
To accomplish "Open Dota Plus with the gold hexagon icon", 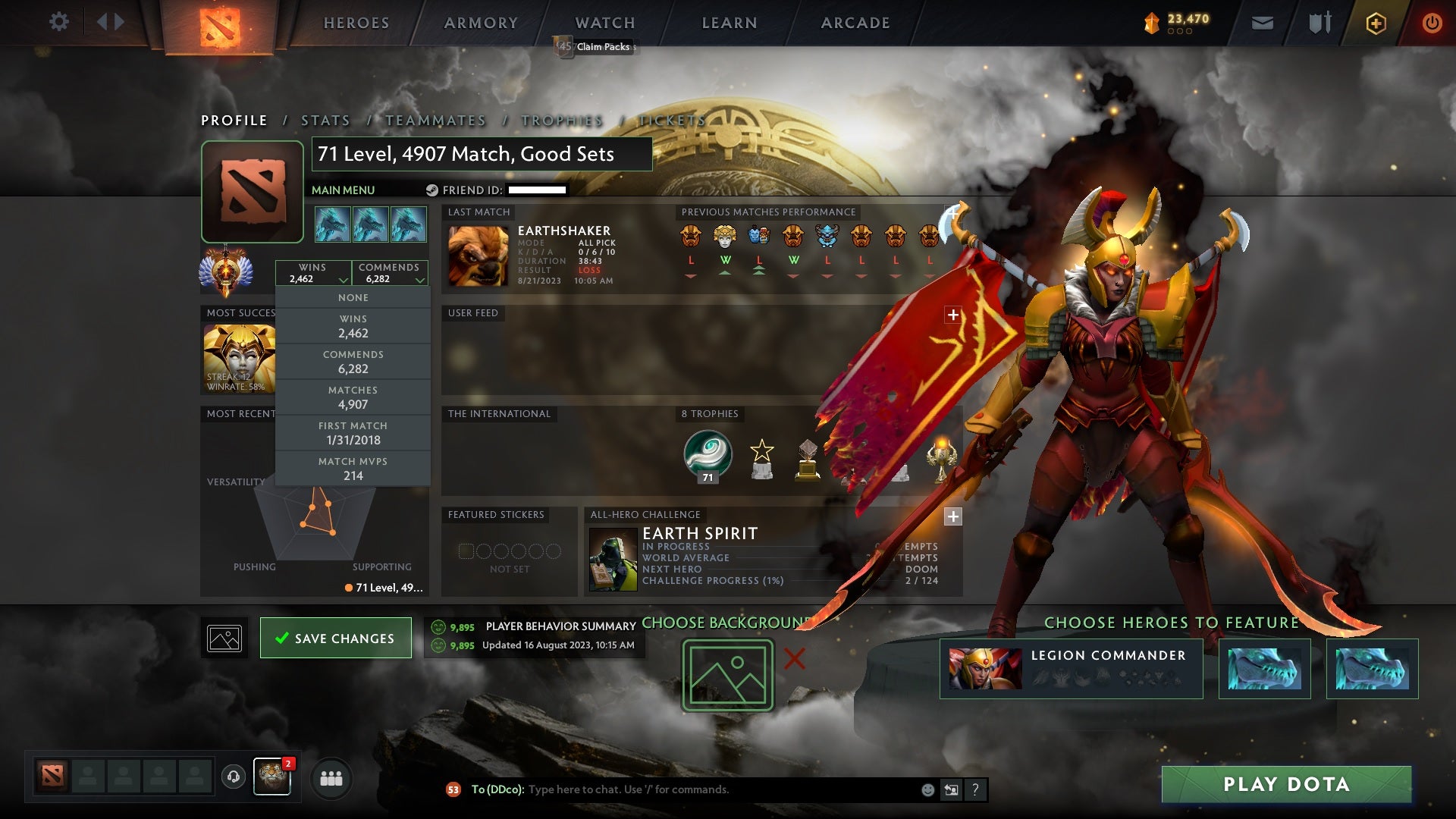I will point(1376,23).
